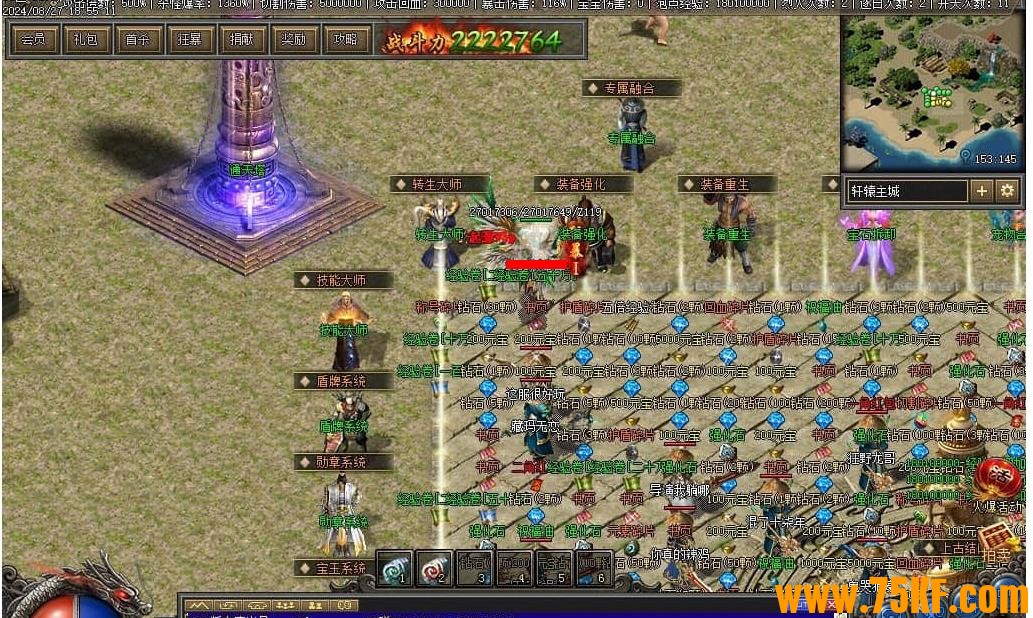Open the 攻略 strategy guide
The width and height of the screenshot is (1033, 618).
[345, 40]
